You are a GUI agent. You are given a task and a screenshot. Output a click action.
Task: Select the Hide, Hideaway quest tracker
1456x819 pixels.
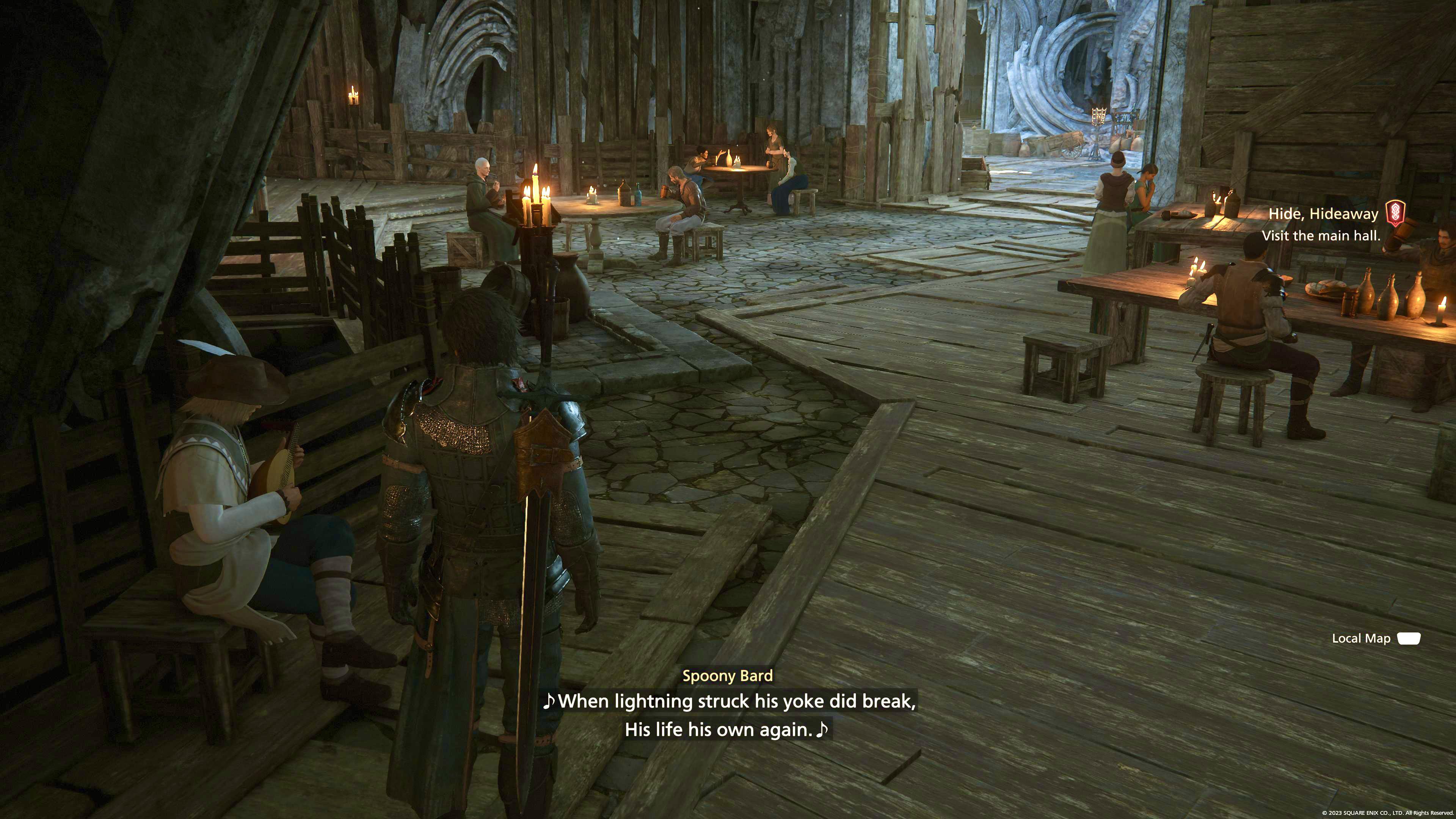(x=1323, y=214)
